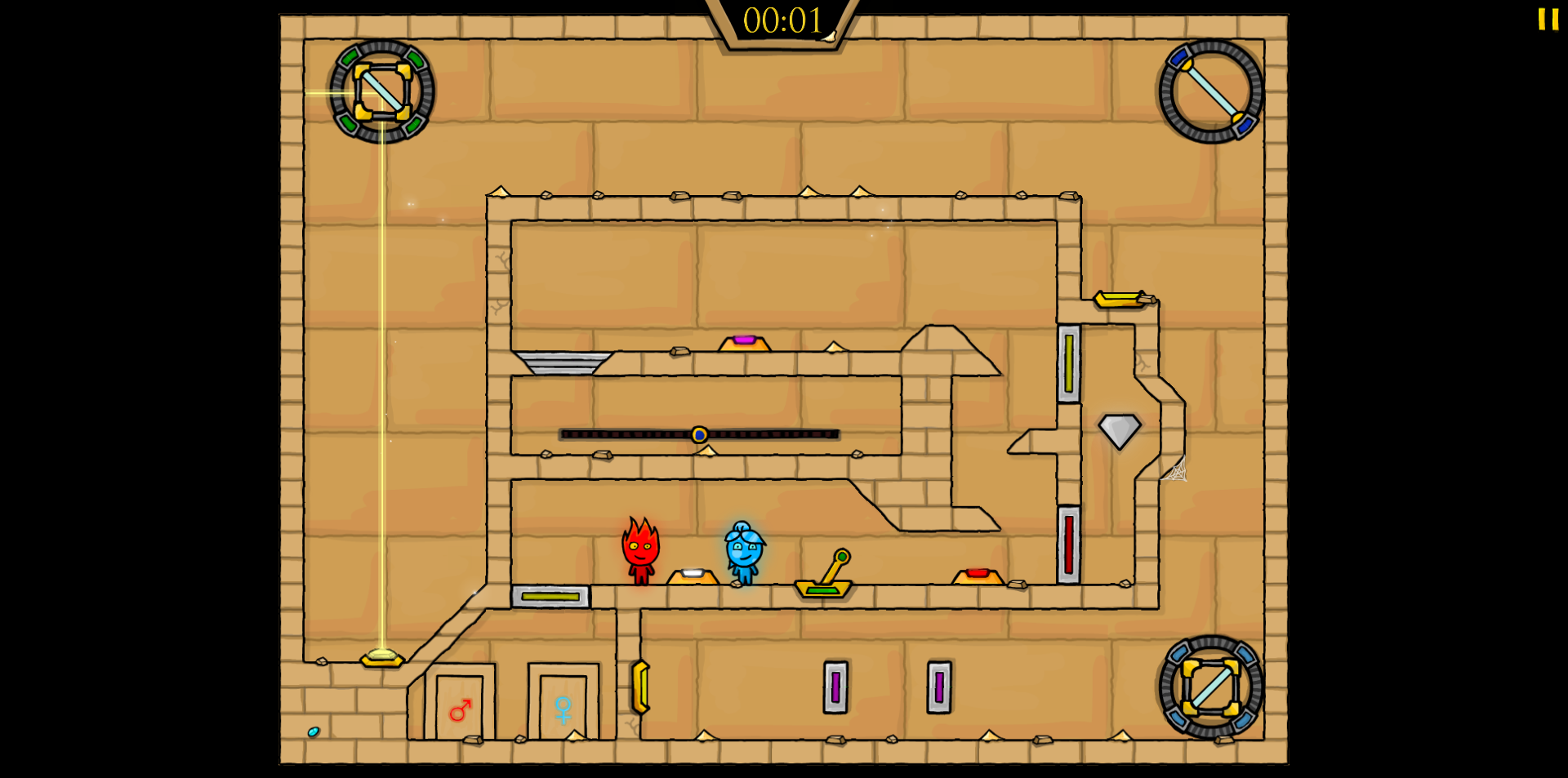This screenshot has height=778, width=1568.
Task: Click the spider web on the right wall
Action: (1176, 471)
